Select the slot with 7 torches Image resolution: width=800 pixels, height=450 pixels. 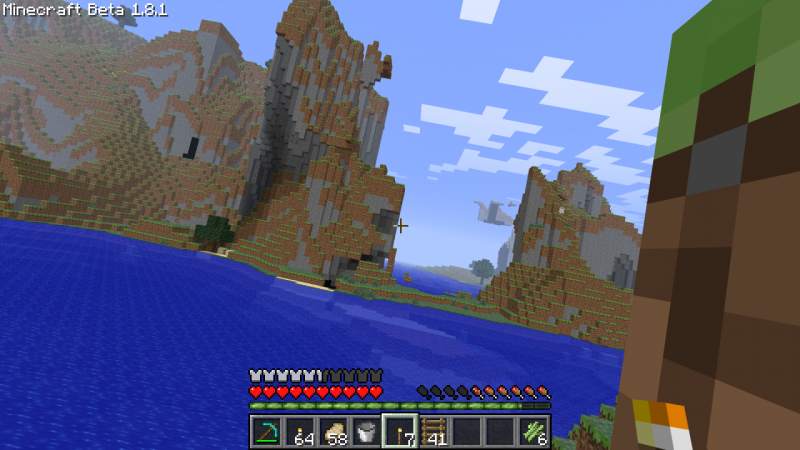pyautogui.click(x=399, y=432)
